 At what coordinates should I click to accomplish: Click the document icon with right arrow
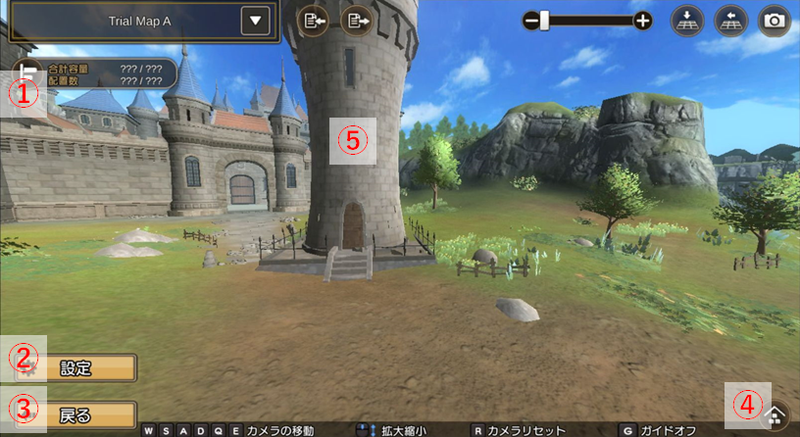(356, 20)
